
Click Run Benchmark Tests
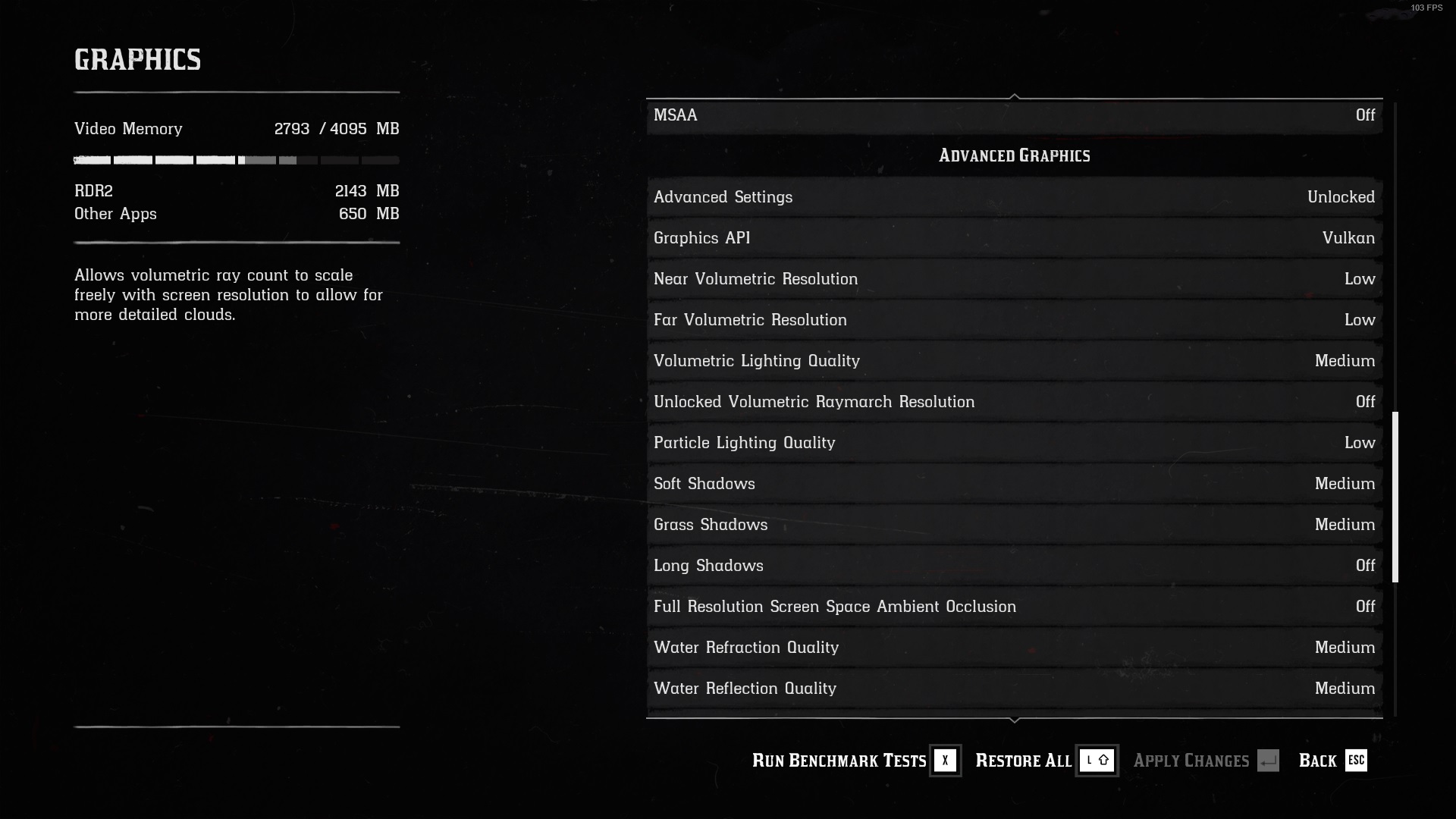tap(855, 761)
